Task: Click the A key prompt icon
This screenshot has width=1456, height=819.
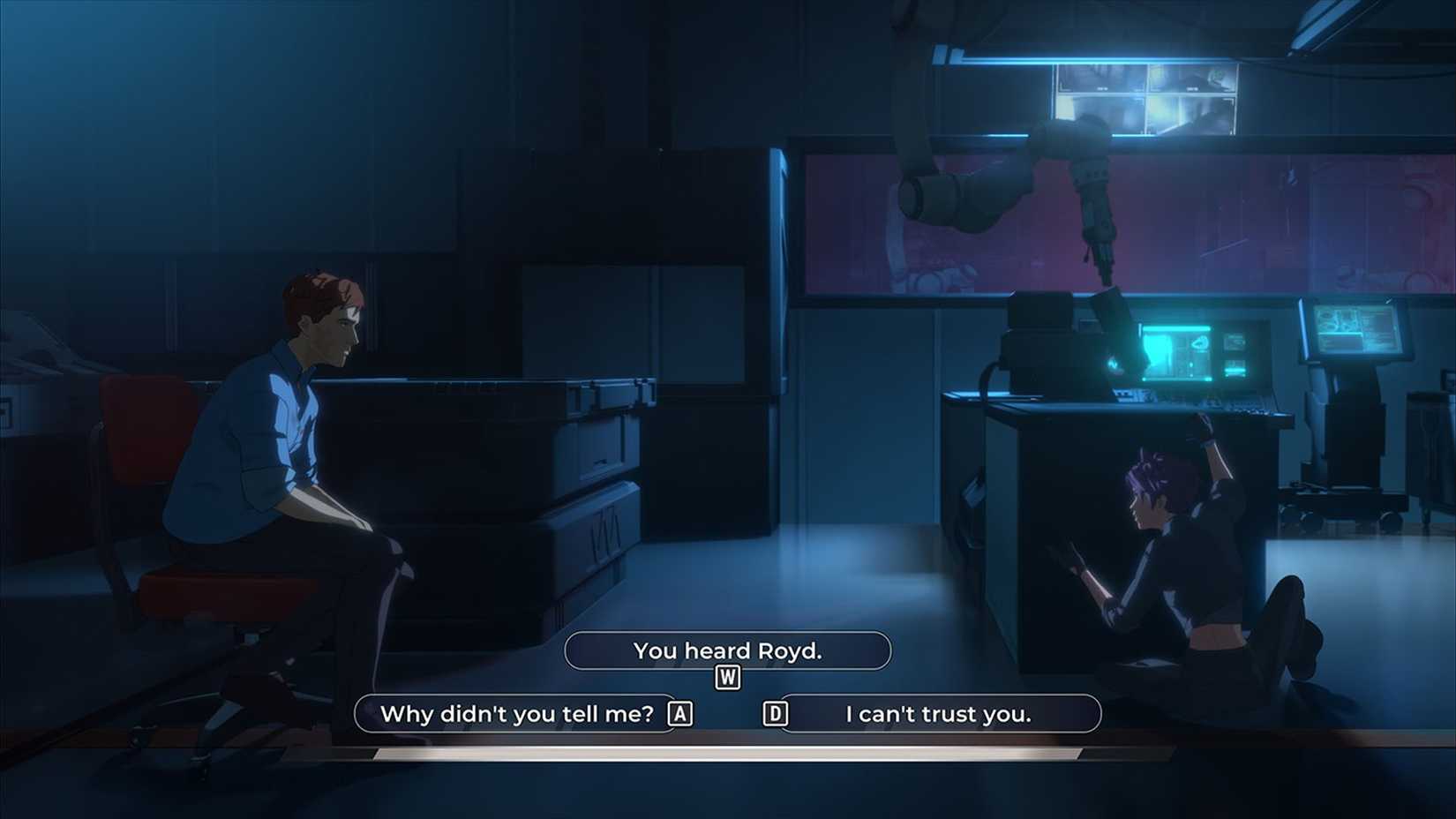Action: (680, 714)
